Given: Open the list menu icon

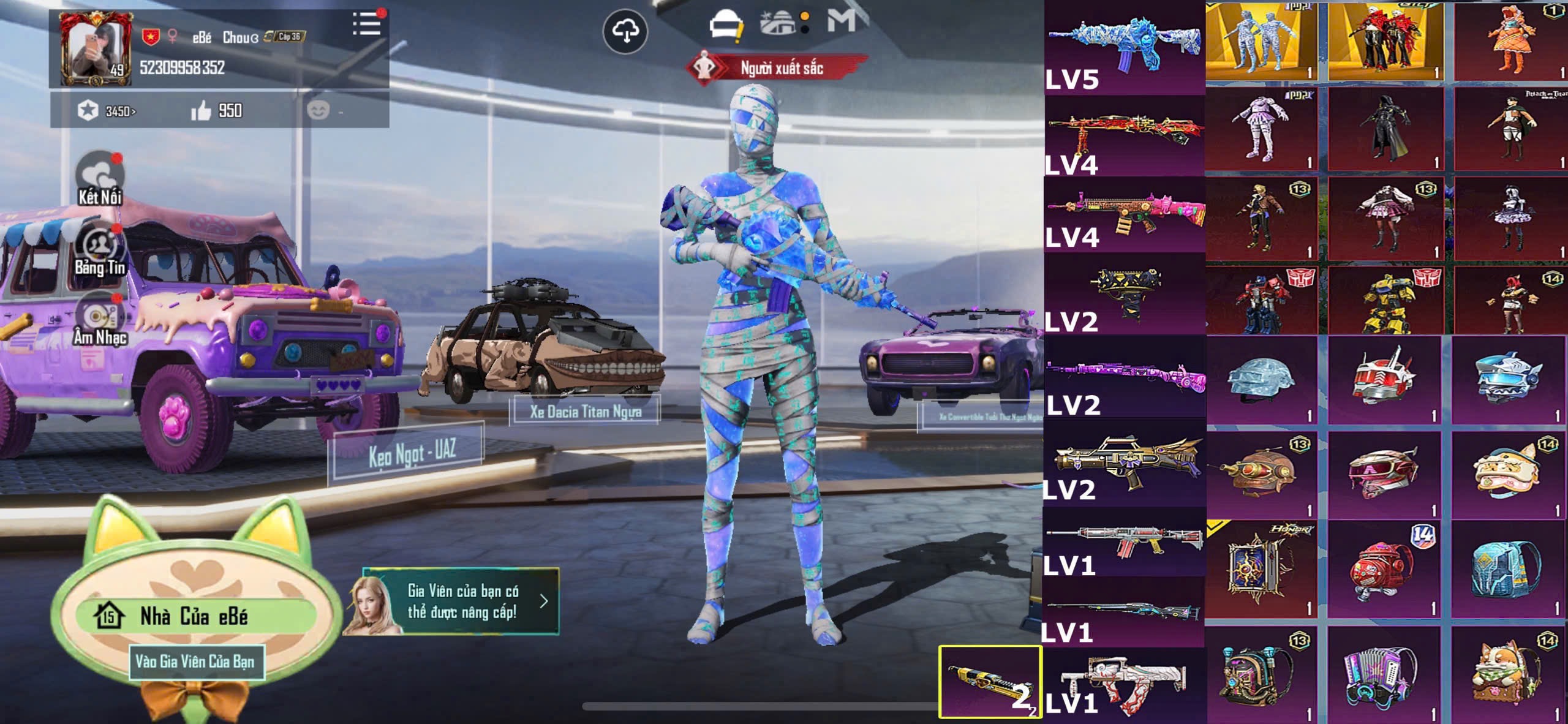Looking at the screenshot, I should tap(367, 25).
